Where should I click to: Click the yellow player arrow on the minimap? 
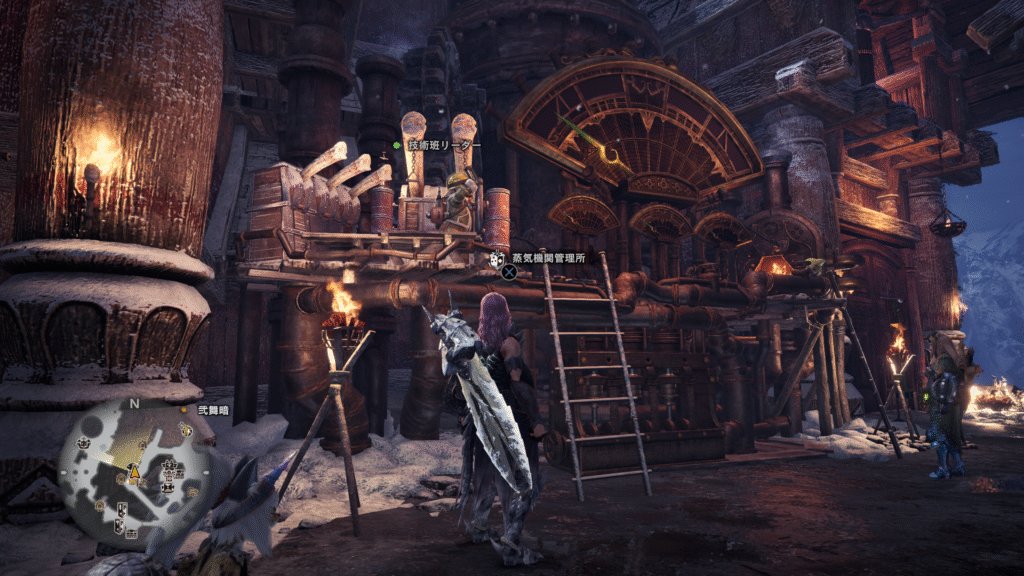point(132,469)
